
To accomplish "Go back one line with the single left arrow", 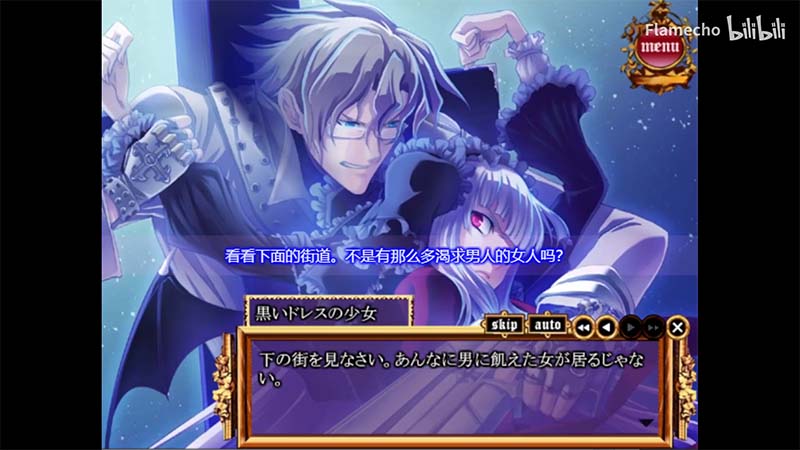I will [606, 326].
